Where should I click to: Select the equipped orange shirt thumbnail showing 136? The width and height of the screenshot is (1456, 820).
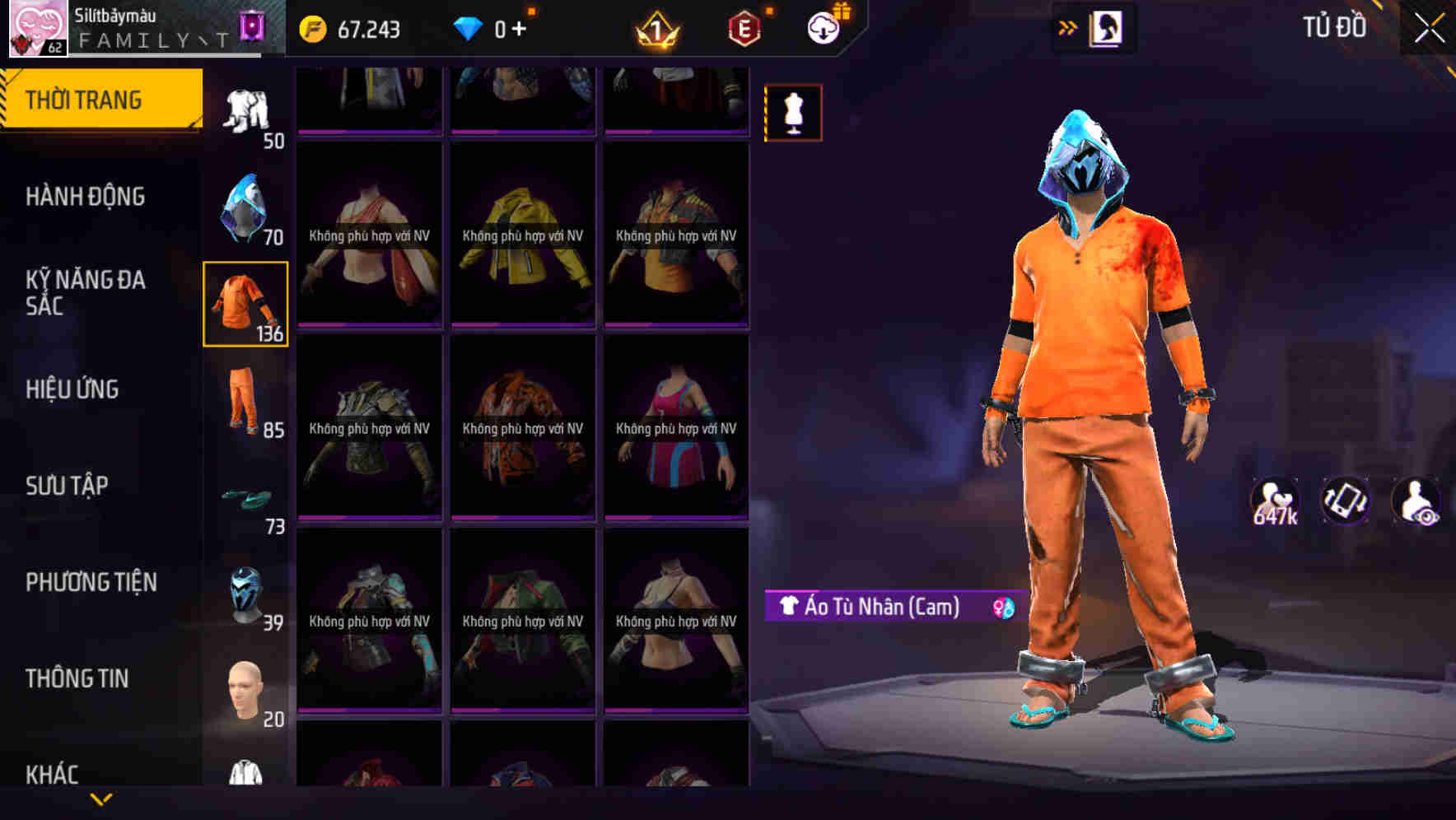[245, 305]
